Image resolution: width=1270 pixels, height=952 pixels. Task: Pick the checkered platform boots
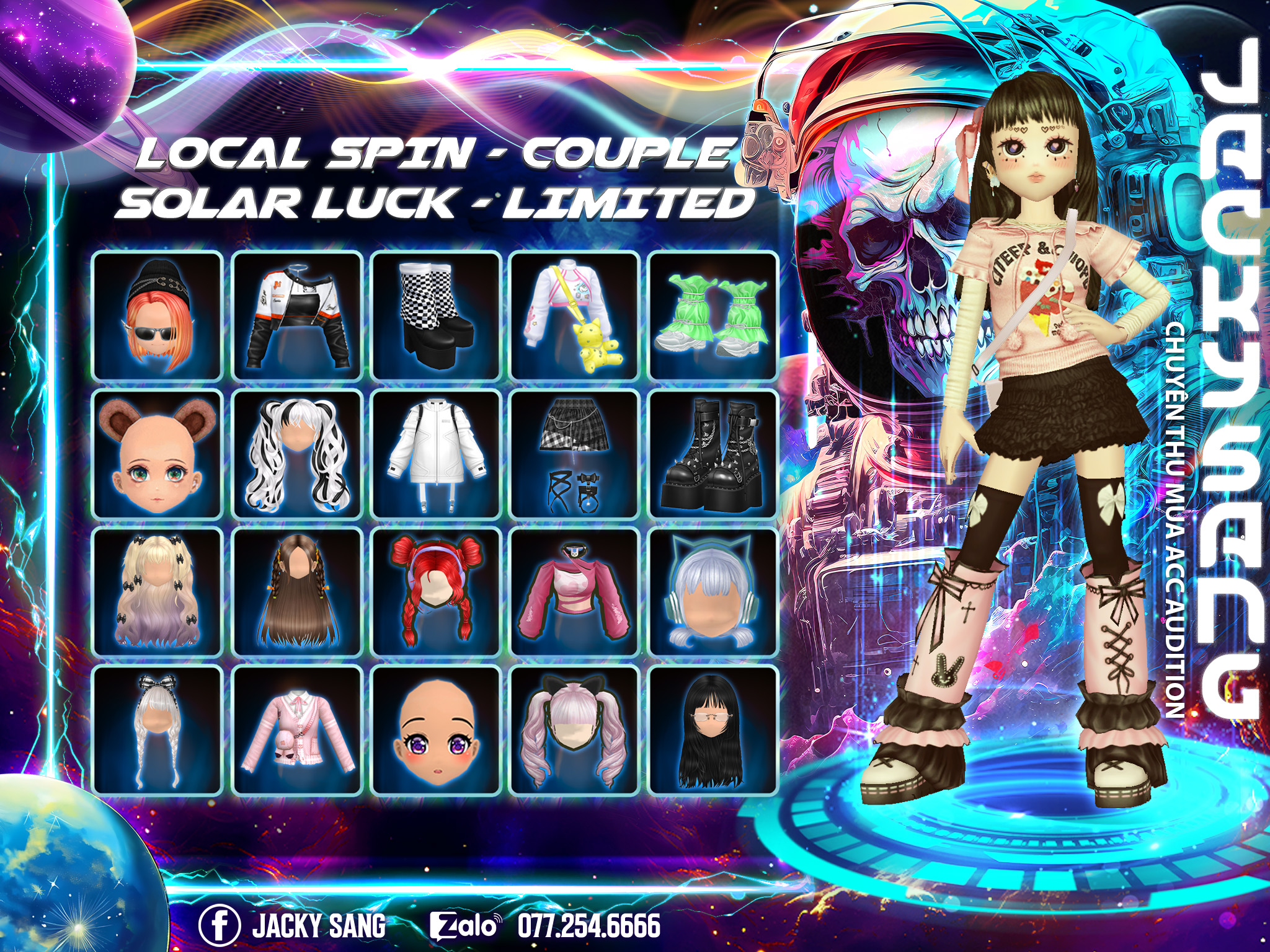436,315
